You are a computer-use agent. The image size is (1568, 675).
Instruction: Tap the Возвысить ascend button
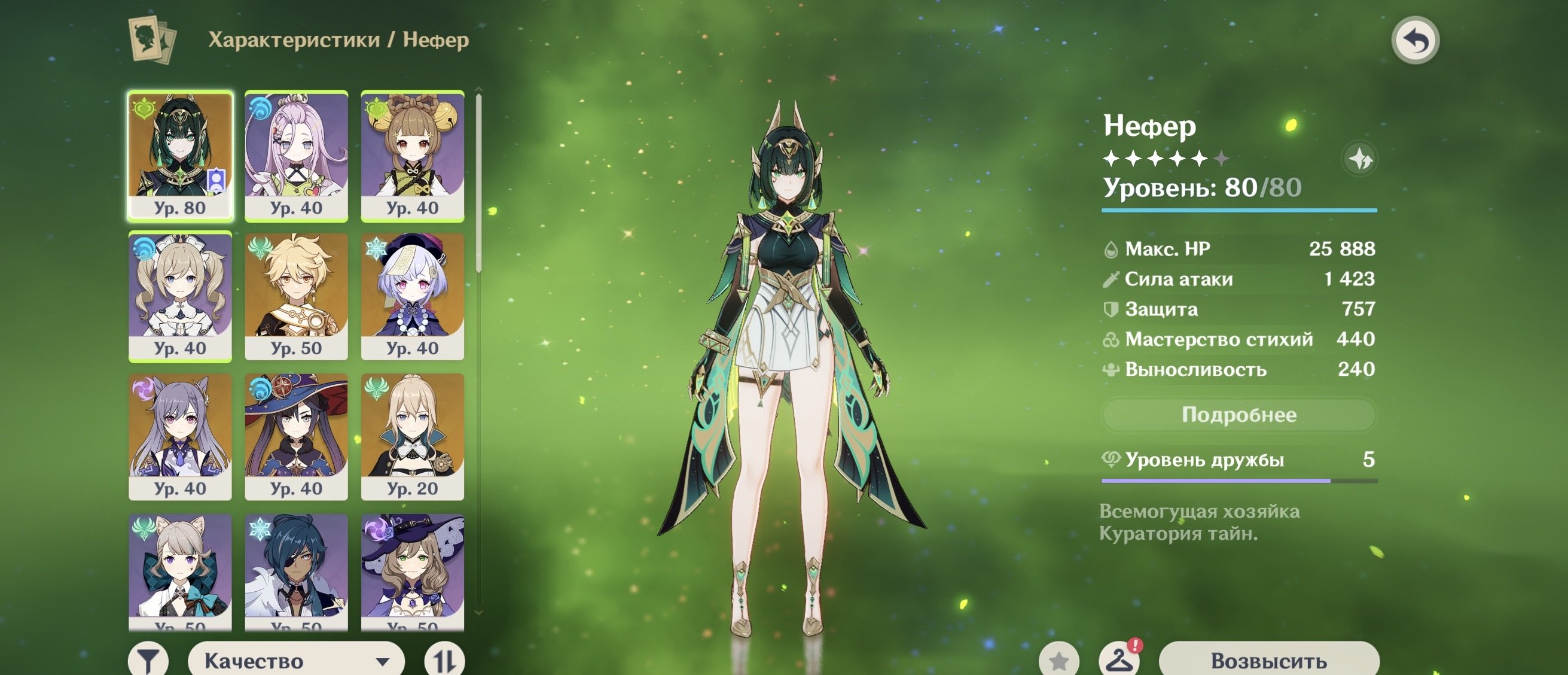click(1268, 661)
